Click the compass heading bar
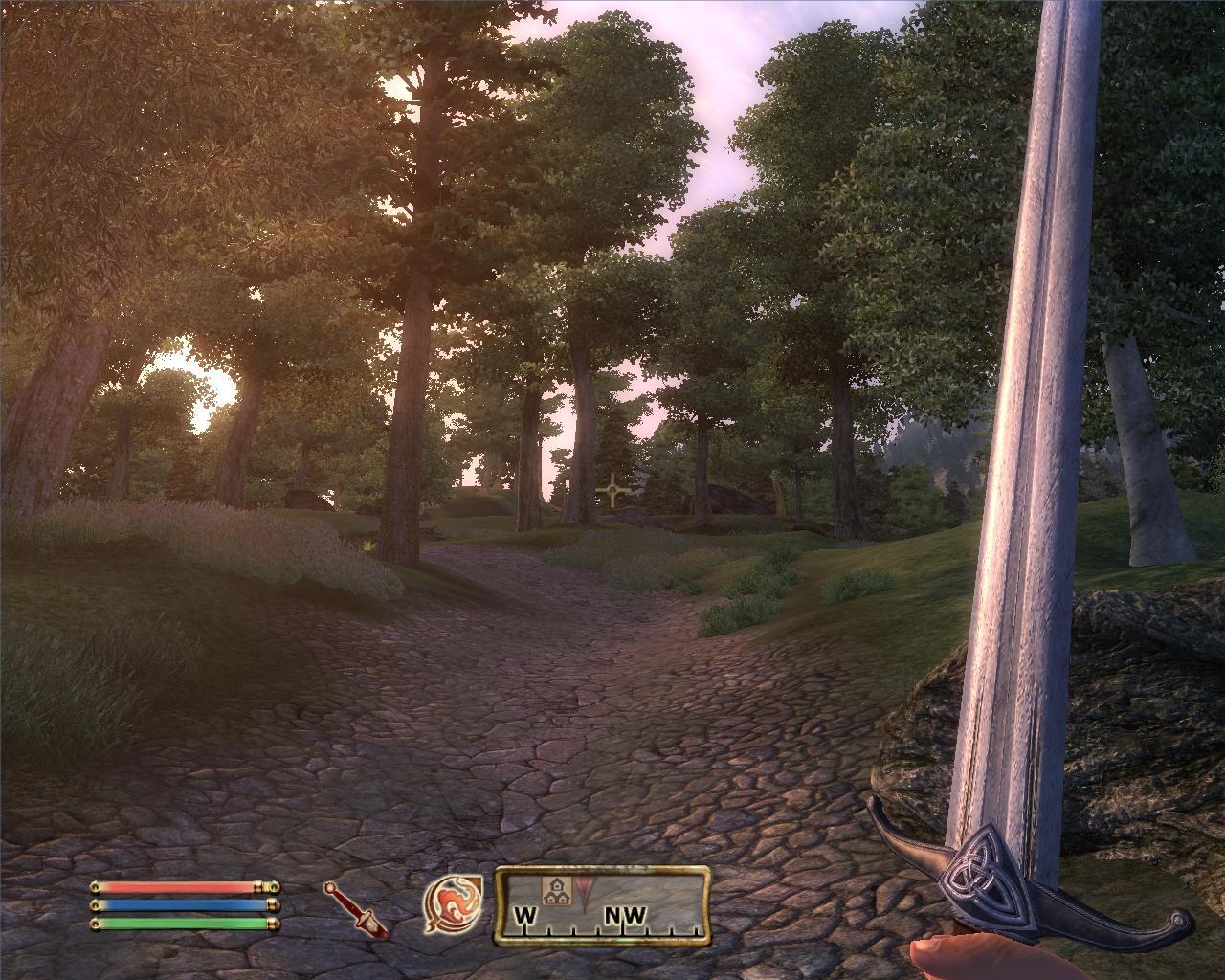The width and height of the screenshot is (1225, 980). [603, 904]
